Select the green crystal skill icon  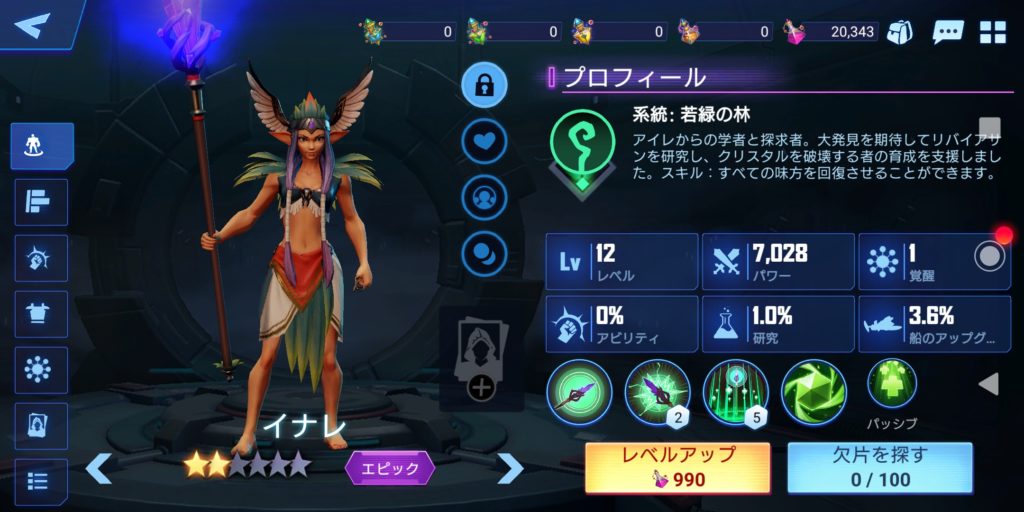tap(813, 391)
